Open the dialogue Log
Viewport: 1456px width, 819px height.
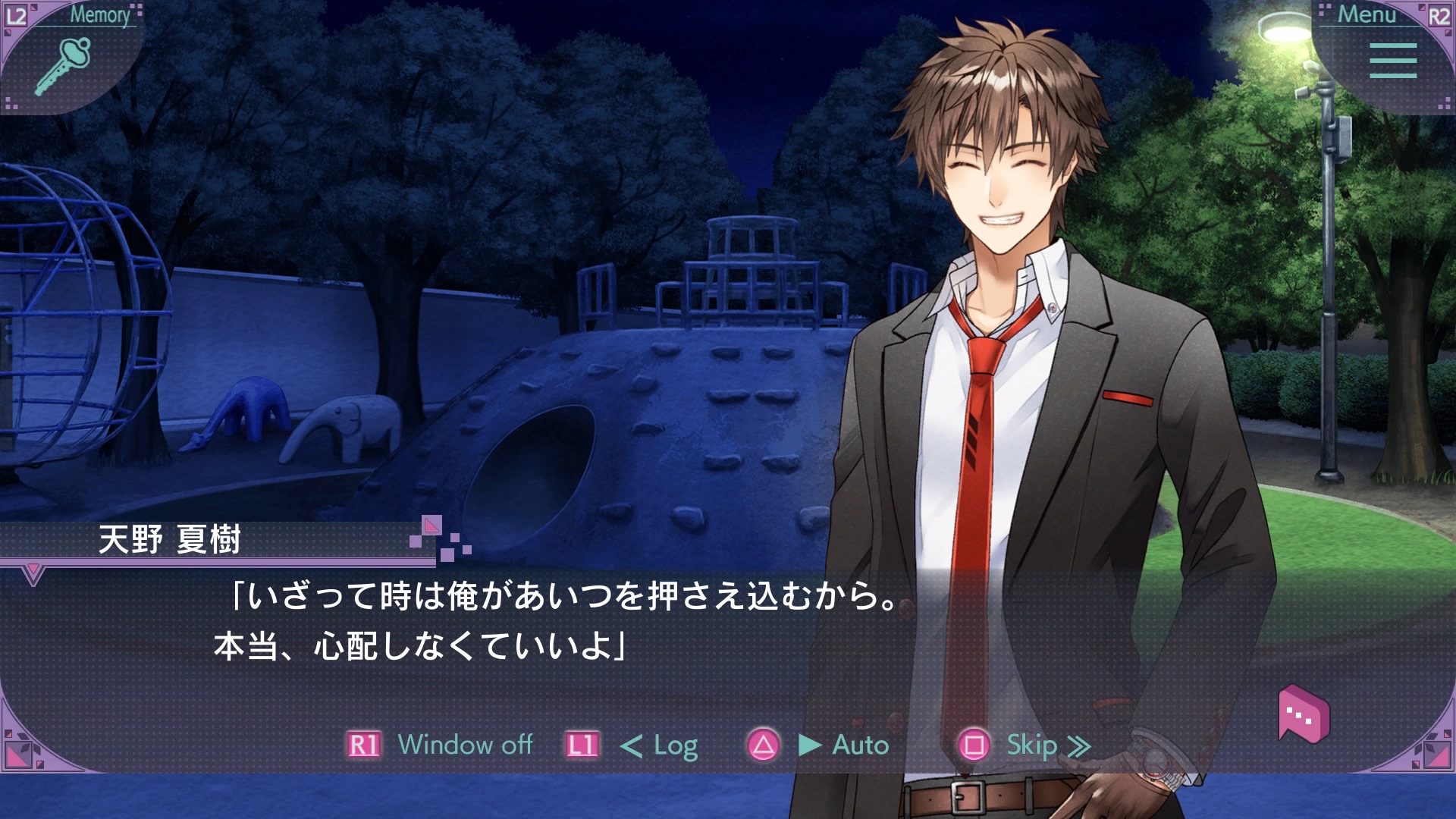674,745
